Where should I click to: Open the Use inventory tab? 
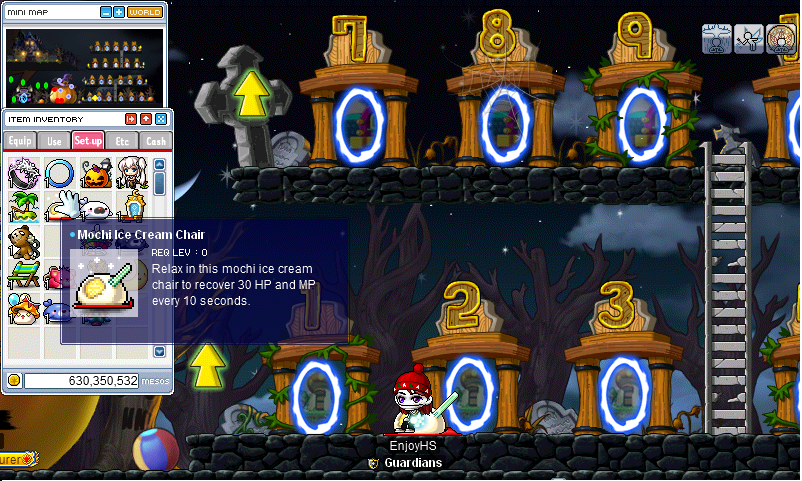(x=54, y=141)
